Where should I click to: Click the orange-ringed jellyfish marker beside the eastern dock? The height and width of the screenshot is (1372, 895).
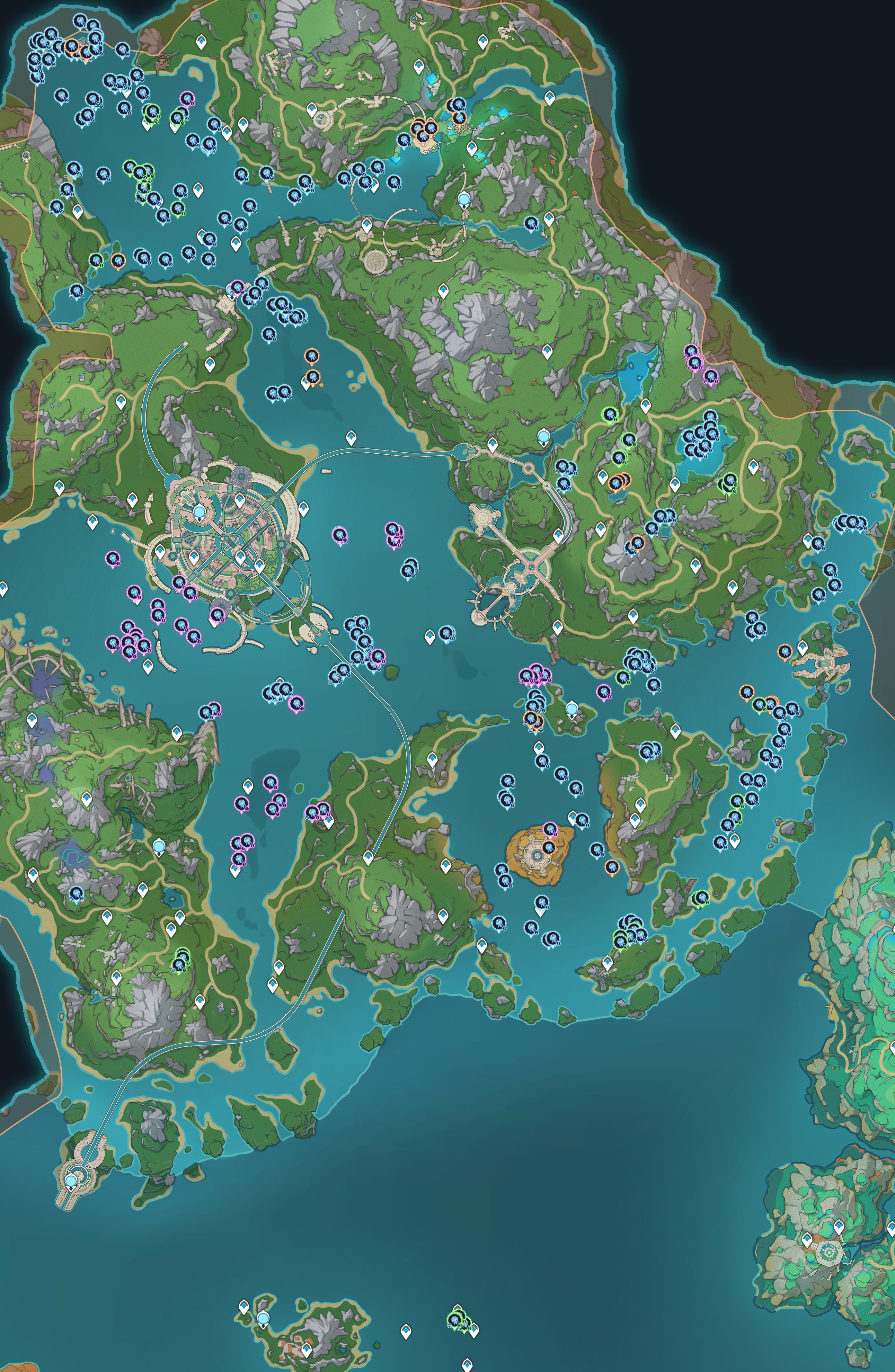784,651
